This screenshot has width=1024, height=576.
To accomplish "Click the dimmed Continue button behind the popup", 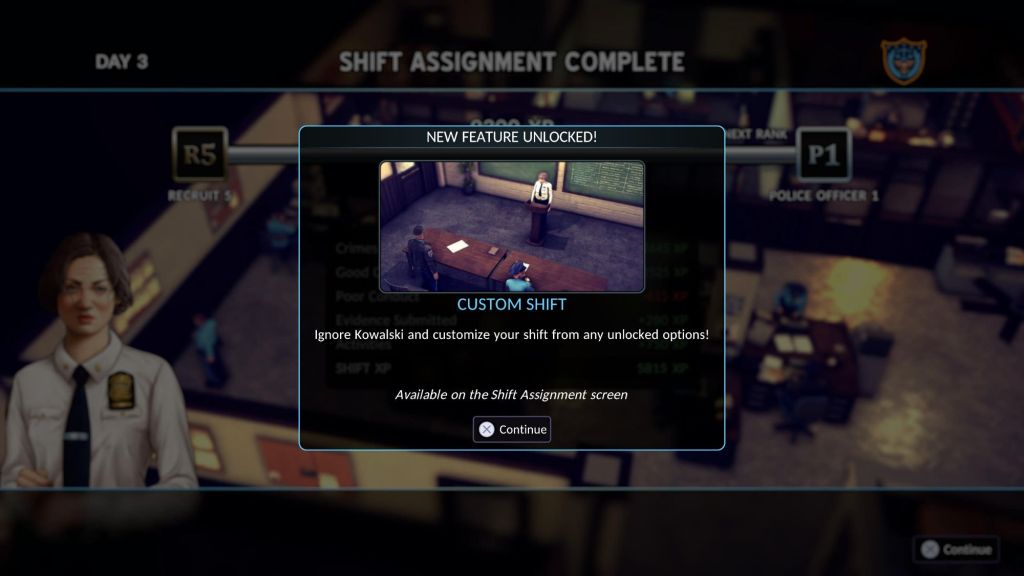I will (956, 549).
